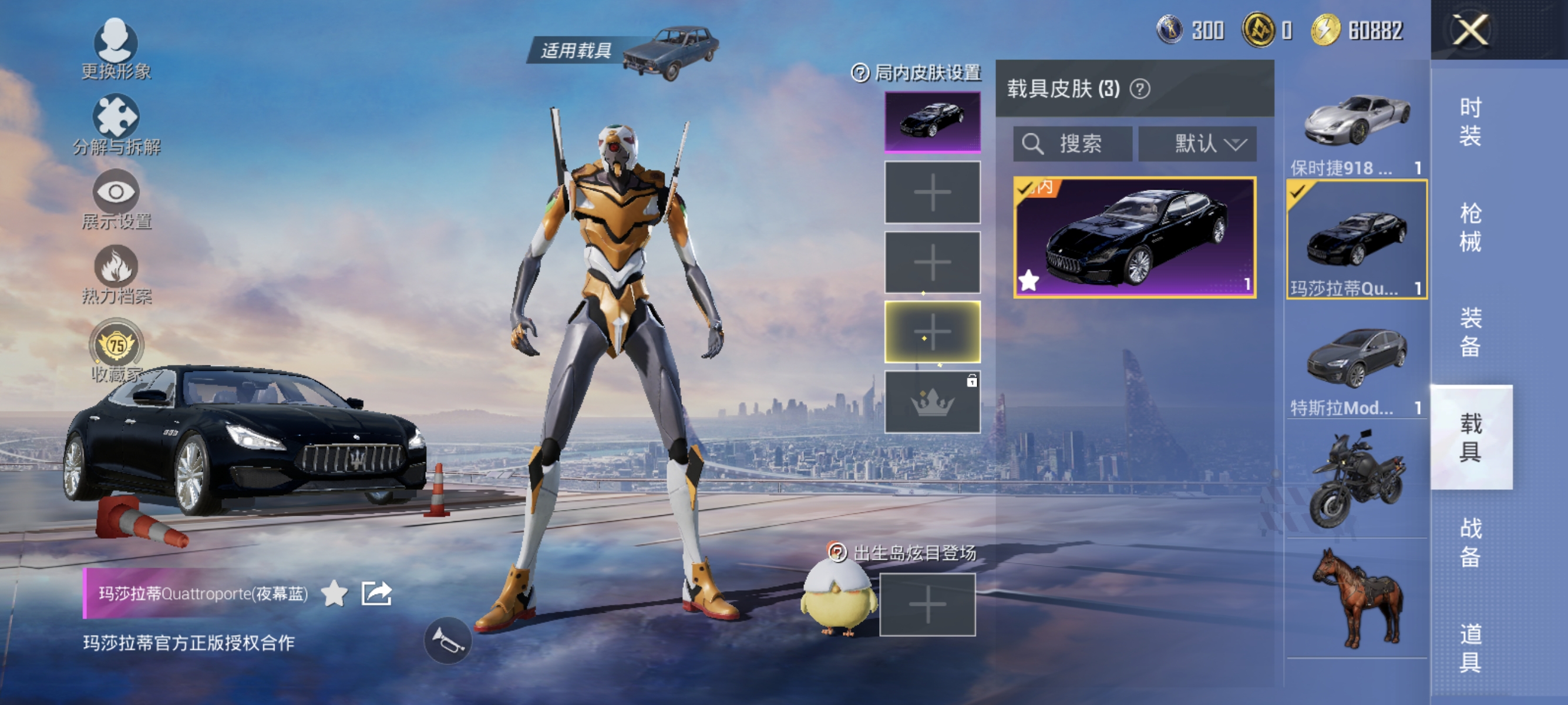Switch to the 道具 tab
1568x705 pixels.
1471,647
